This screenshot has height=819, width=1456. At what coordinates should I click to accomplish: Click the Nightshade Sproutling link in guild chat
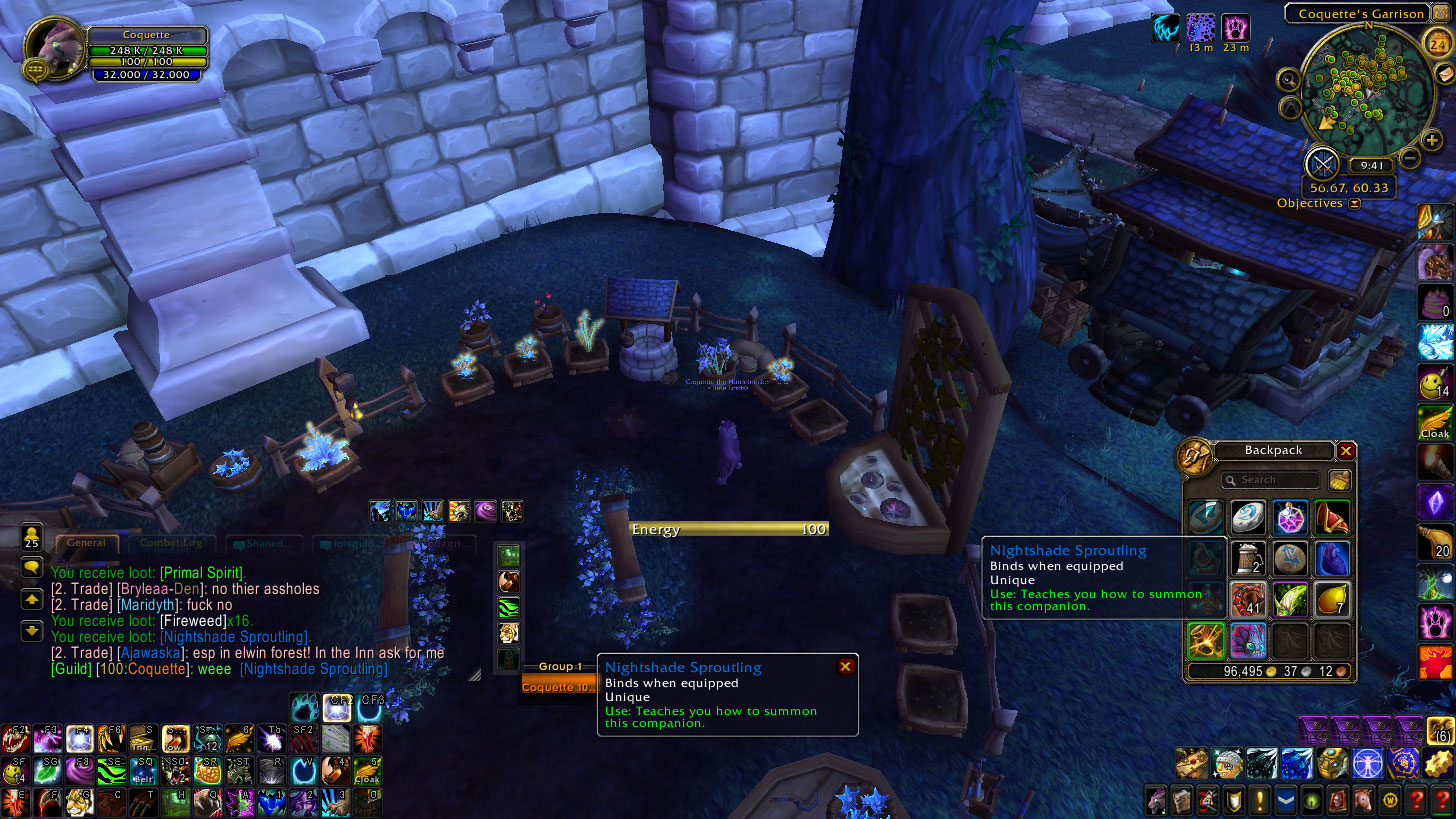tap(314, 669)
